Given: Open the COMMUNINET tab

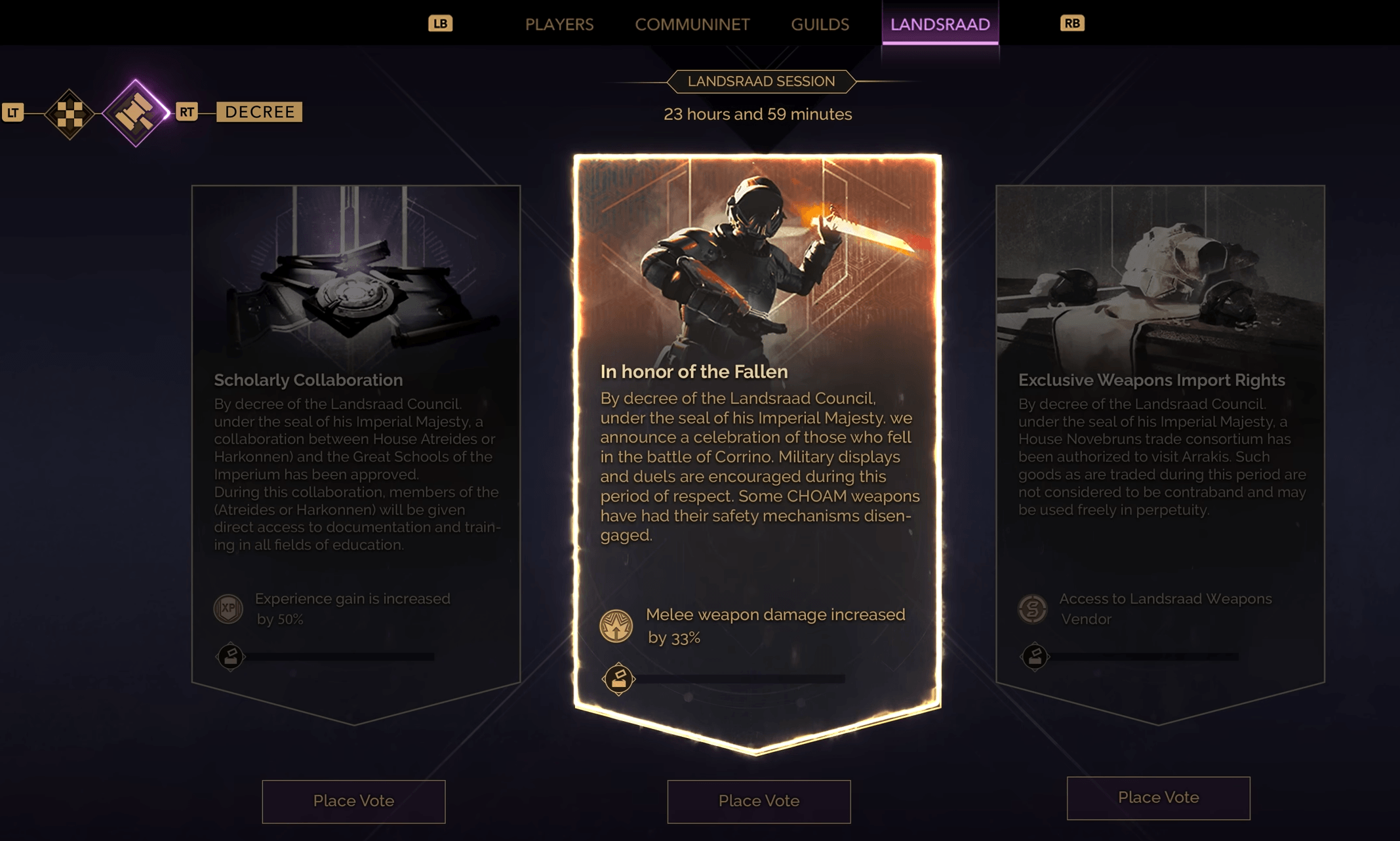Looking at the screenshot, I should click(x=692, y=24).
